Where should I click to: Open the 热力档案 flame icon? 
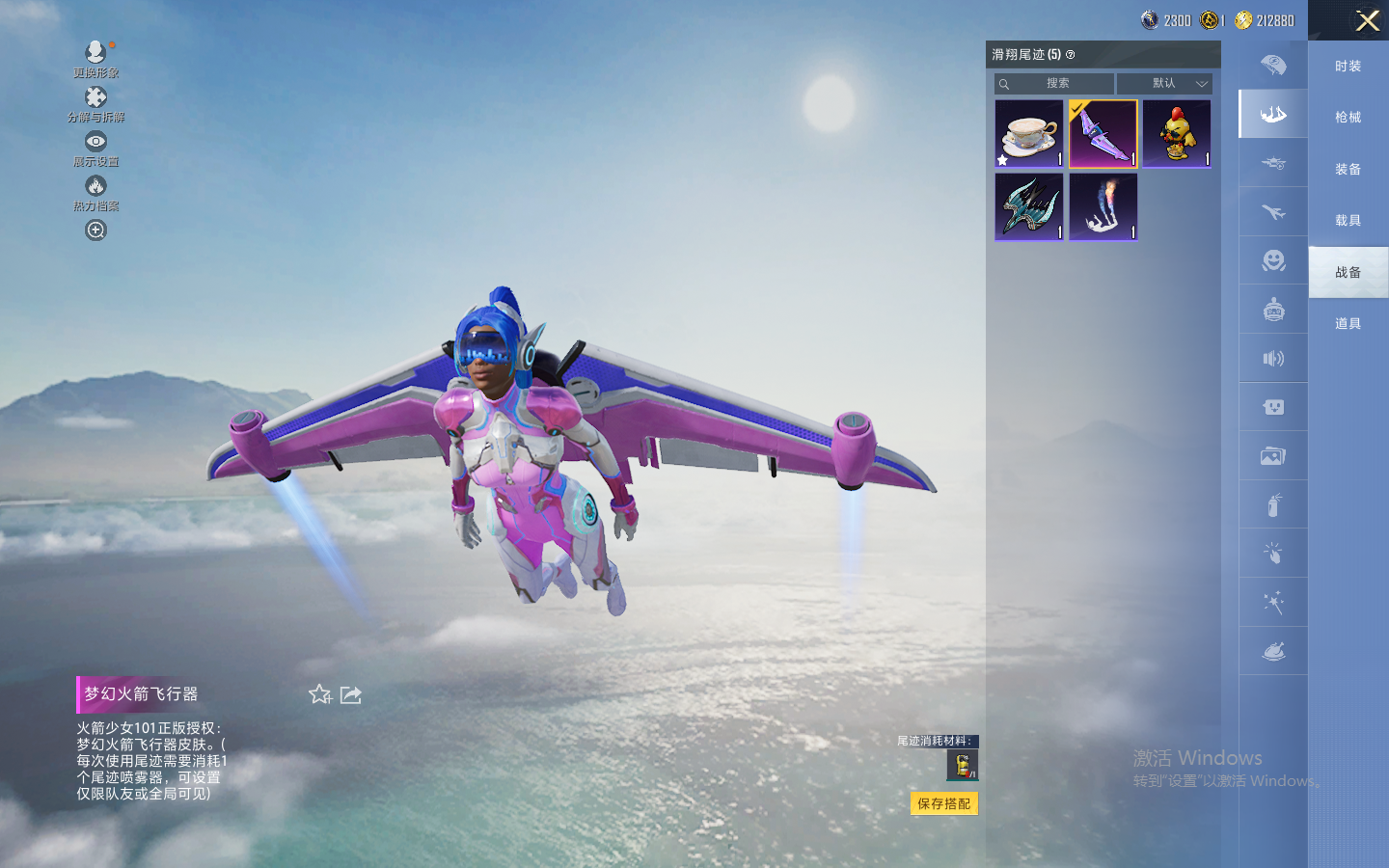coord(95,192)
